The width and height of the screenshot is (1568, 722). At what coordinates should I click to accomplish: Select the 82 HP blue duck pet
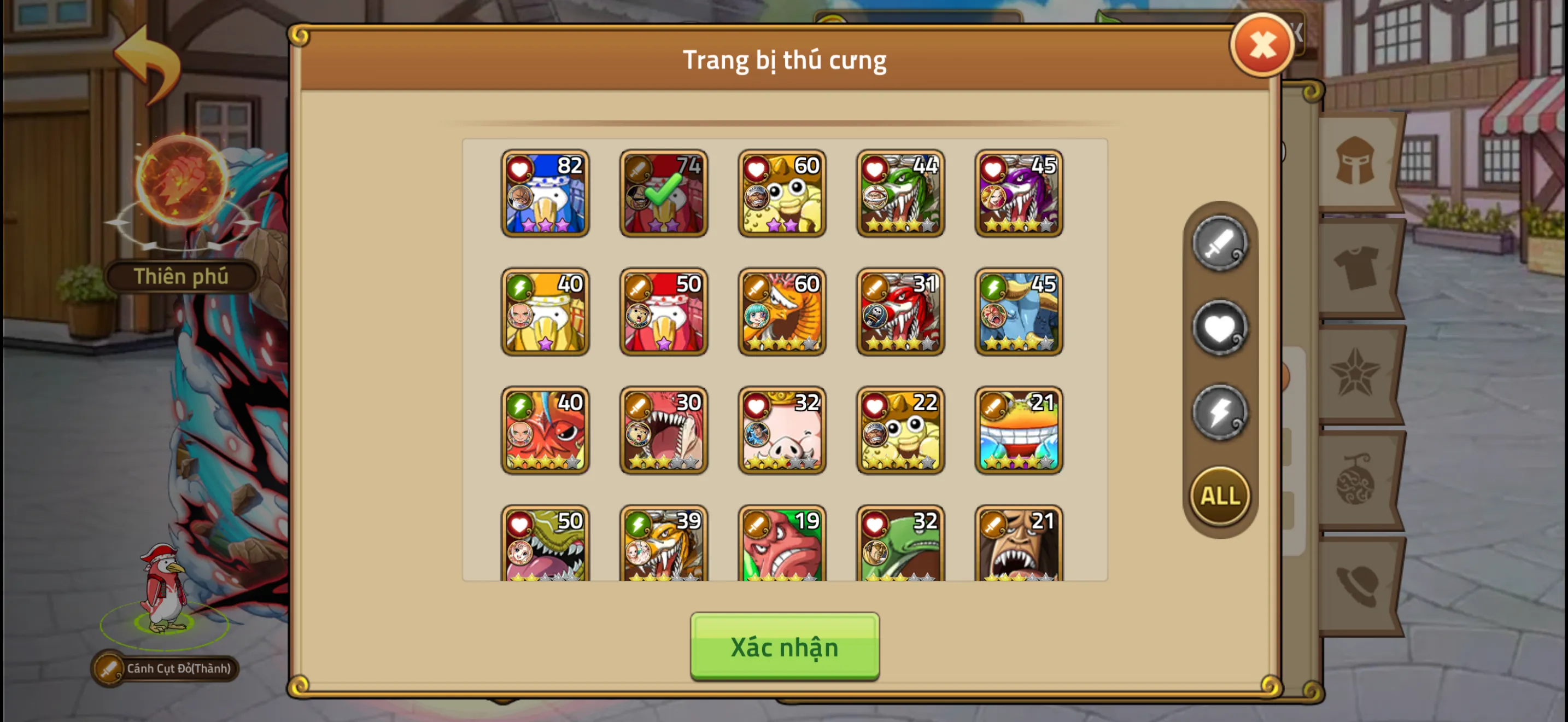pos(545,193)
